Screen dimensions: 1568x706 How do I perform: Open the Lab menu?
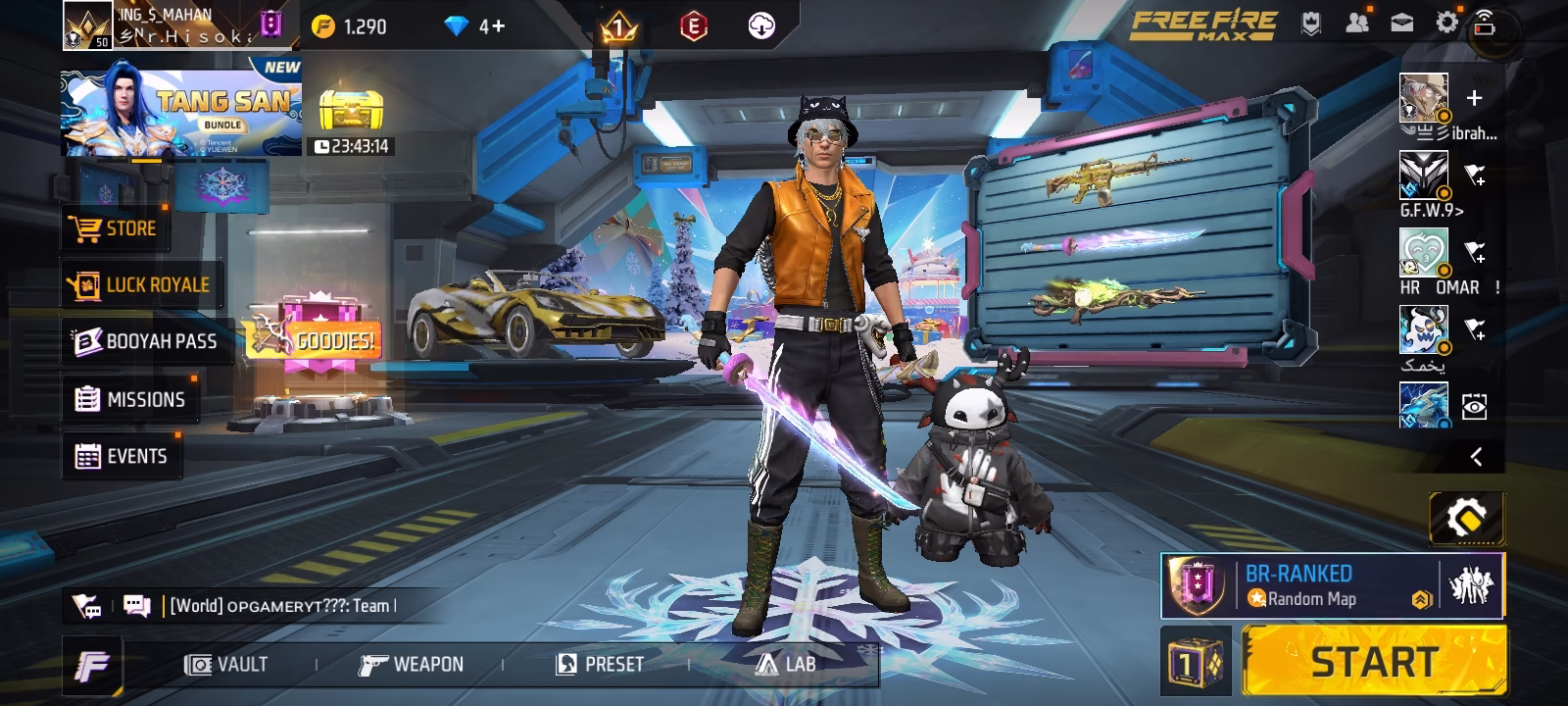pyautogui.click(x=786, y=665)
